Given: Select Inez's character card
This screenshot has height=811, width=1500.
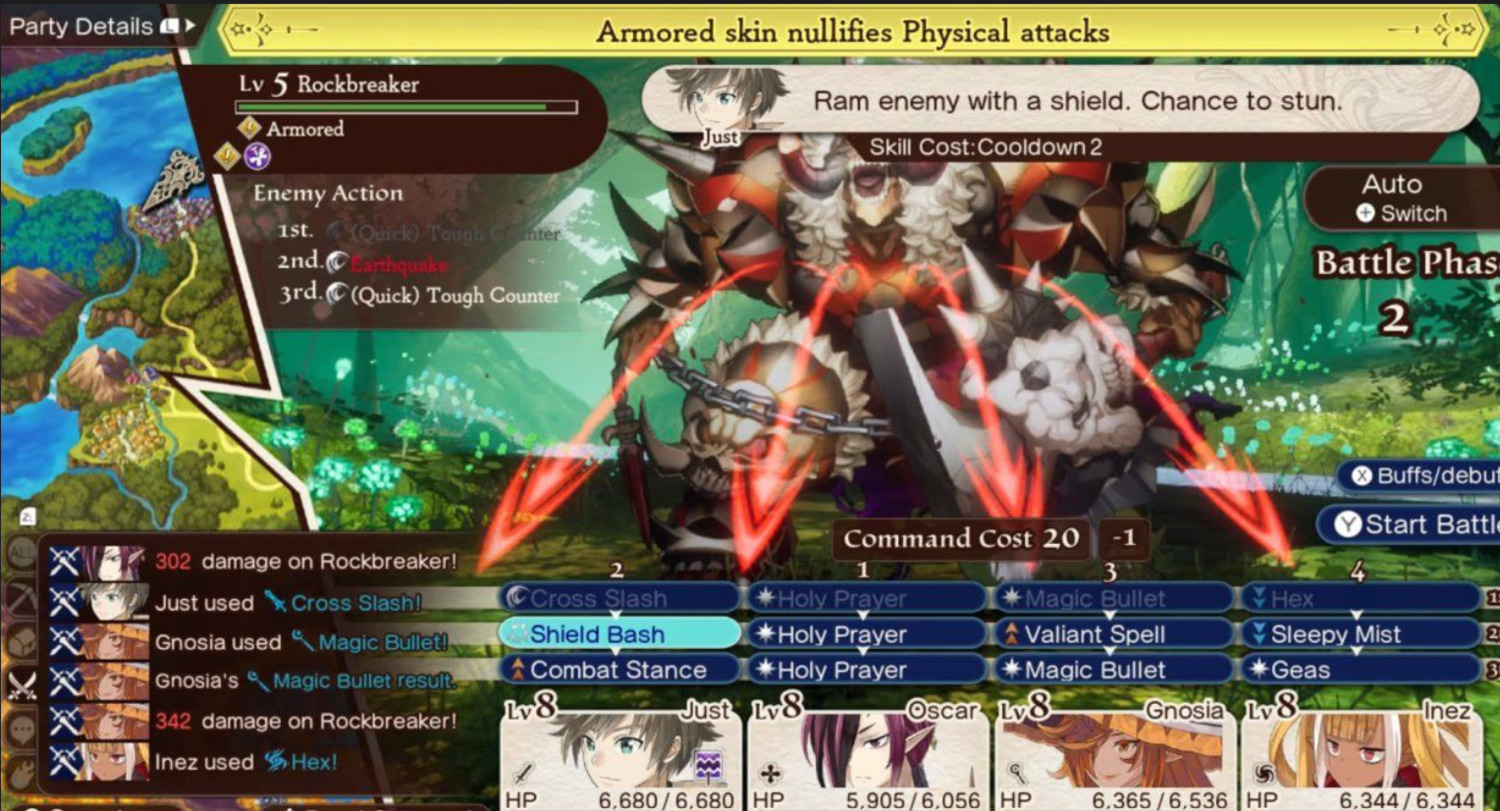Looking at the screenshot, I should click(x=1360, y=755).
